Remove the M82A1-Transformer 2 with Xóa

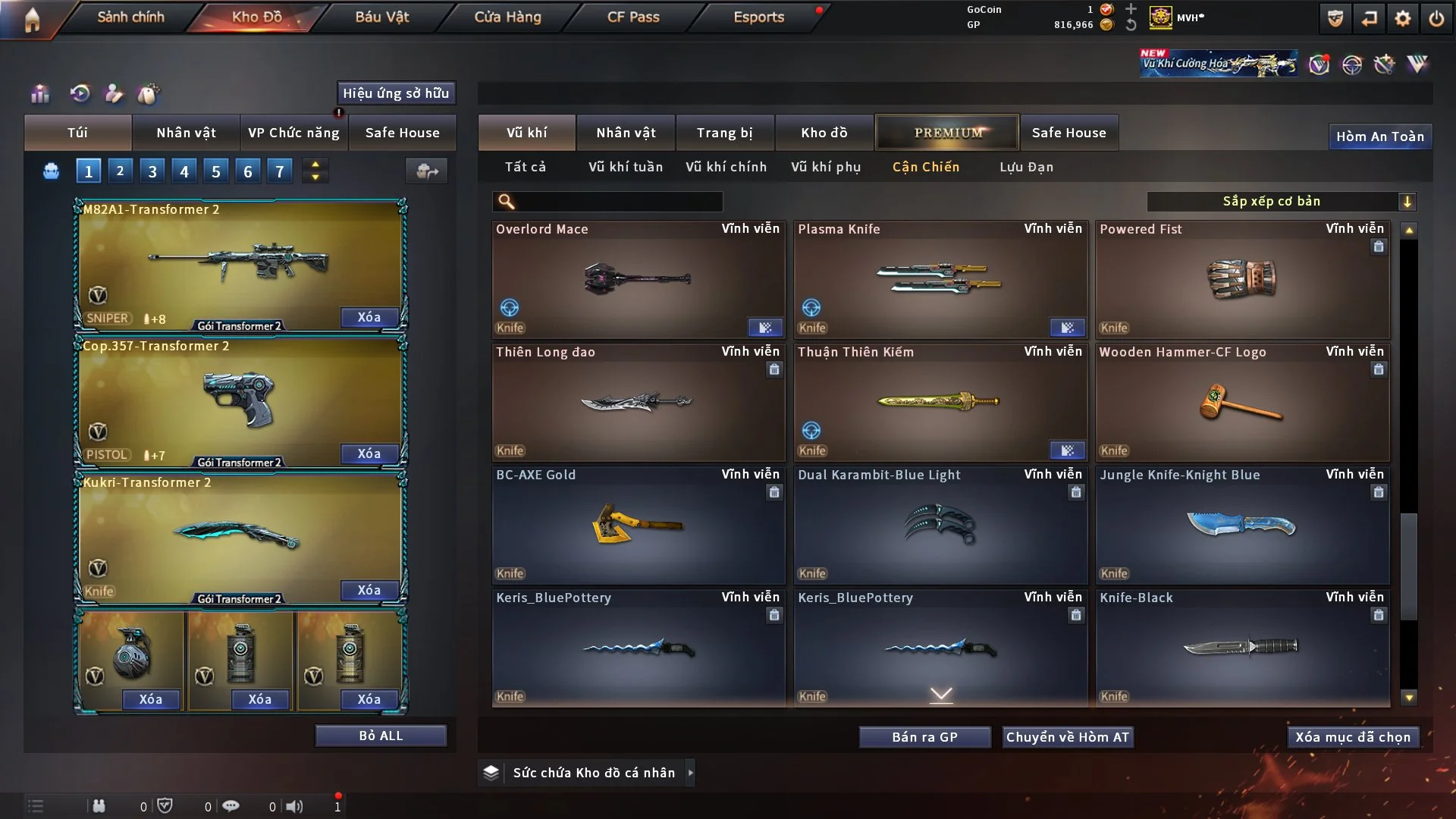369,317
